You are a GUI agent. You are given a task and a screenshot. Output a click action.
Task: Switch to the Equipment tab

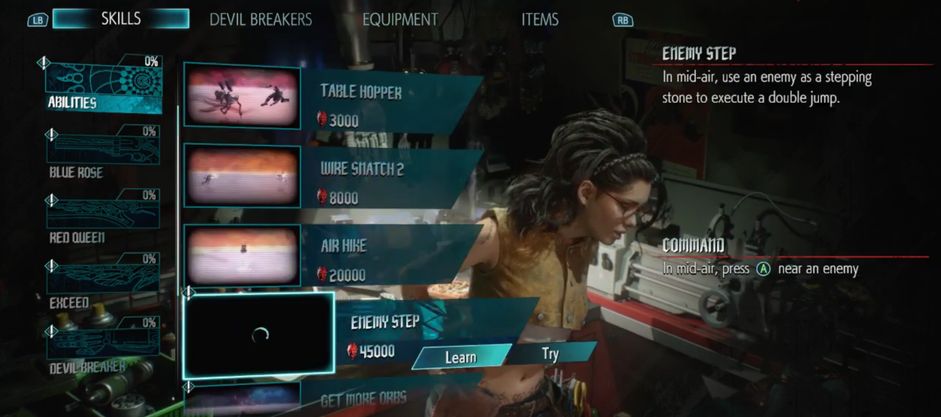(400, 19)
